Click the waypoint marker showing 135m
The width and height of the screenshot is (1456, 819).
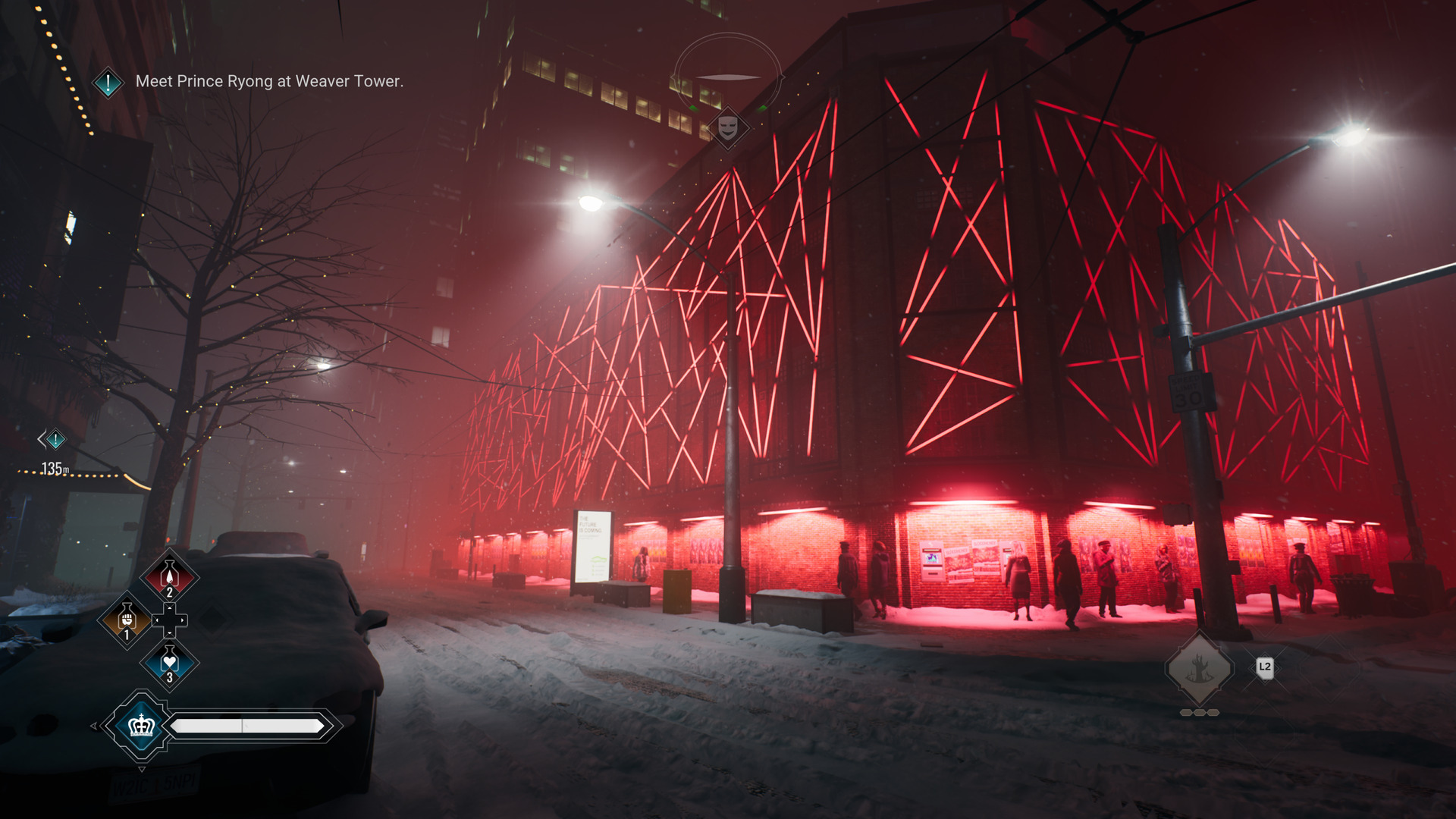pyautogui.click(x=55, y=439)
